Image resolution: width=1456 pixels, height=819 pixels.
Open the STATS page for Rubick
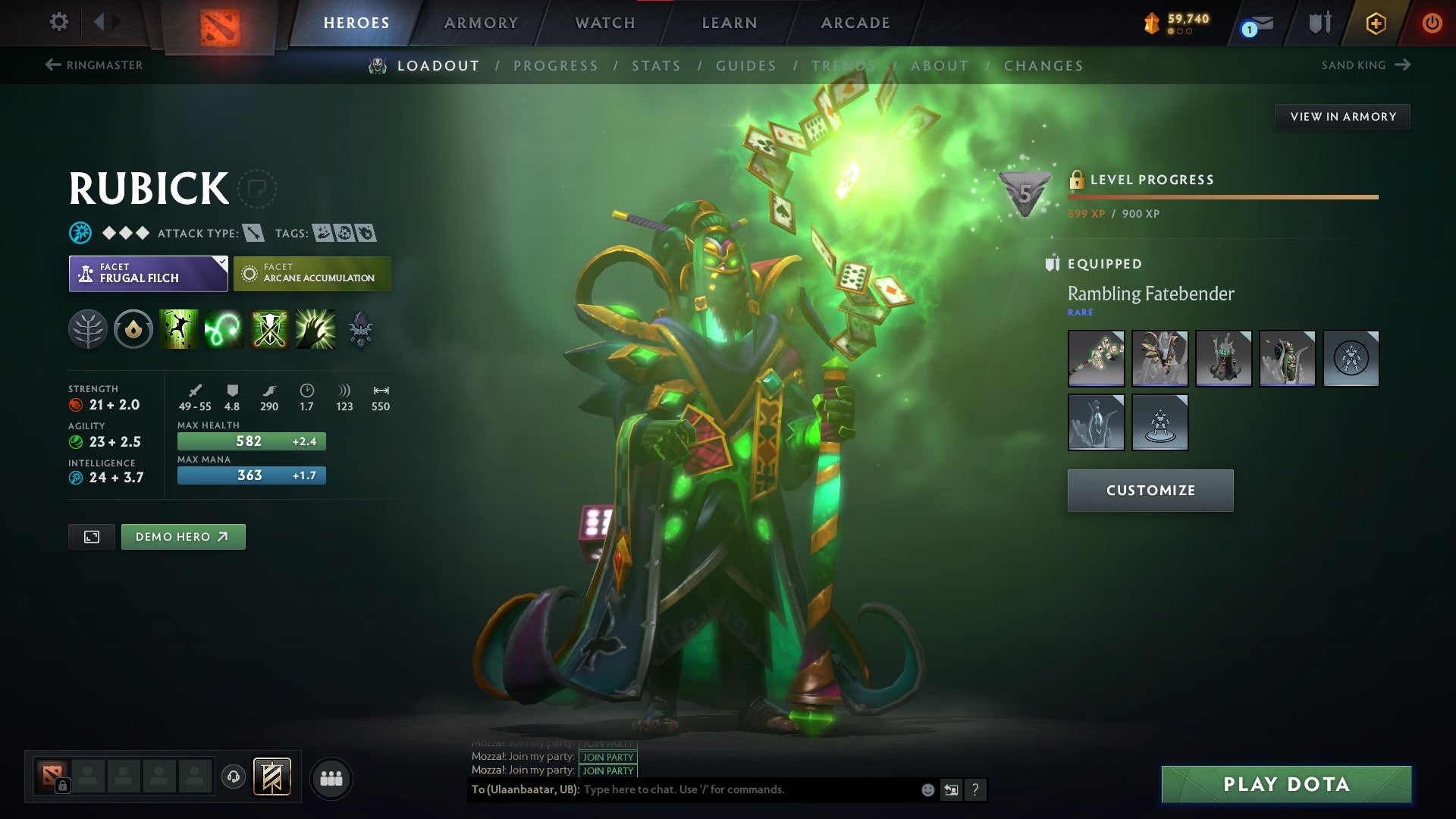(x=657, y=66)
